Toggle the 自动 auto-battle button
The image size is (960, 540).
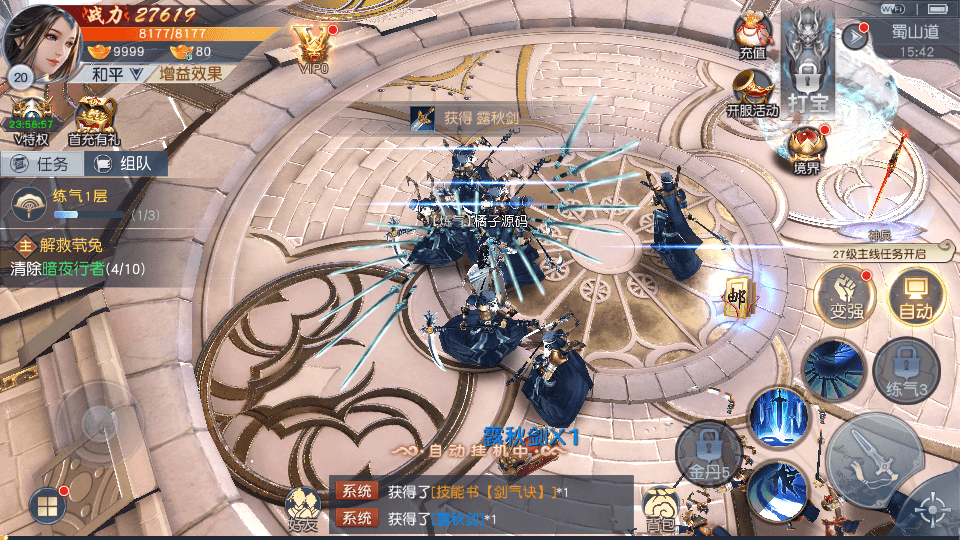pyautogui.click(x=914, y=297)
